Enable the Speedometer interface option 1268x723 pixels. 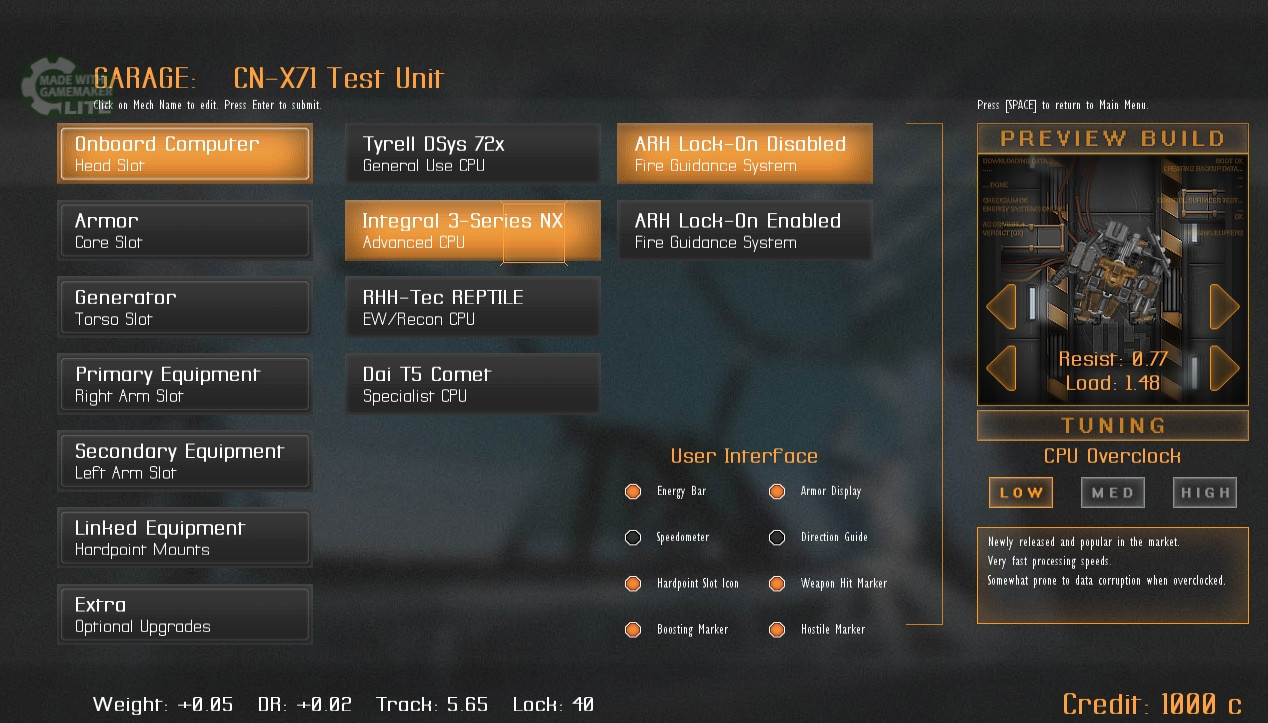(x=633, y=537)
